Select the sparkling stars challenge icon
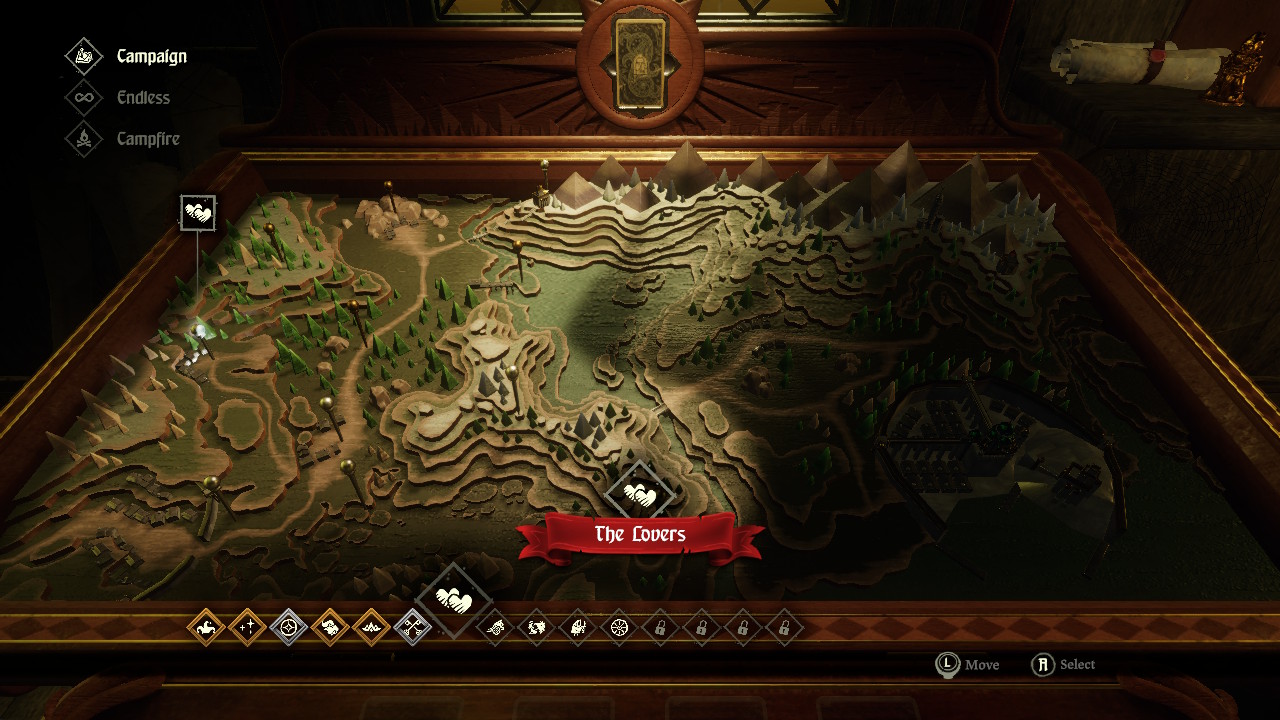 (x=247, y=628)
